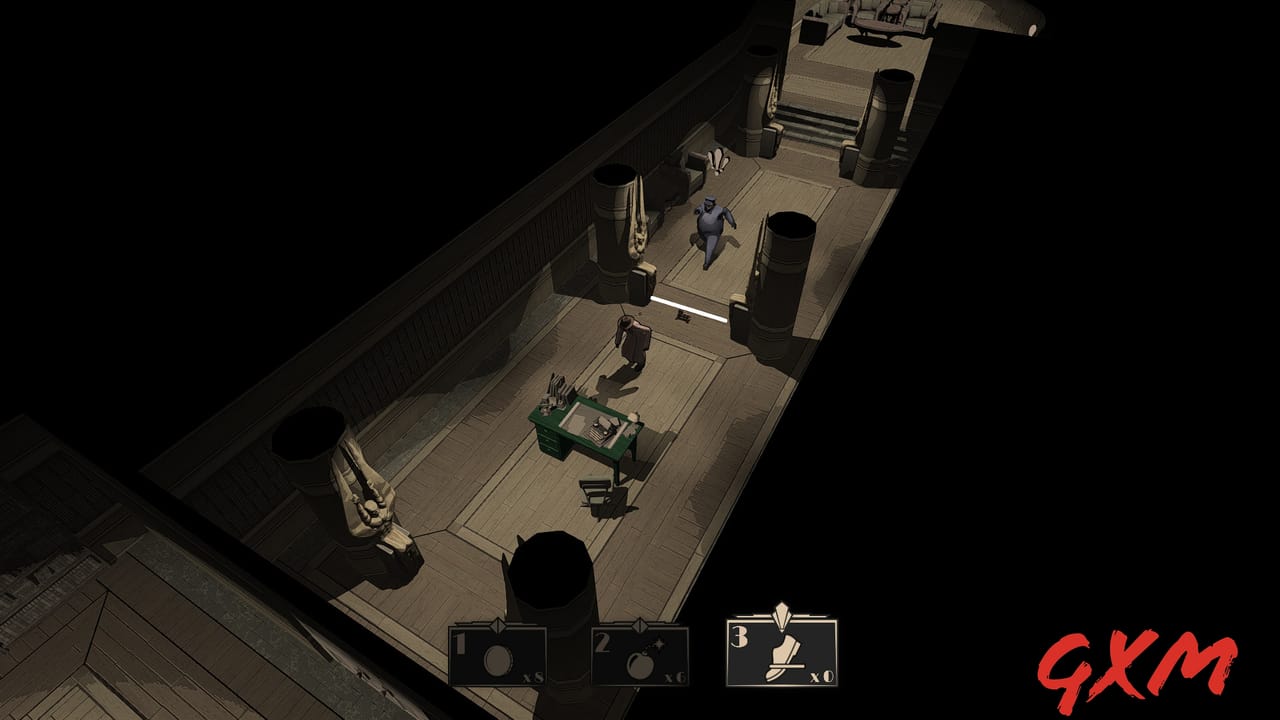Click the chair beside the desk

[x=596, y=490]
